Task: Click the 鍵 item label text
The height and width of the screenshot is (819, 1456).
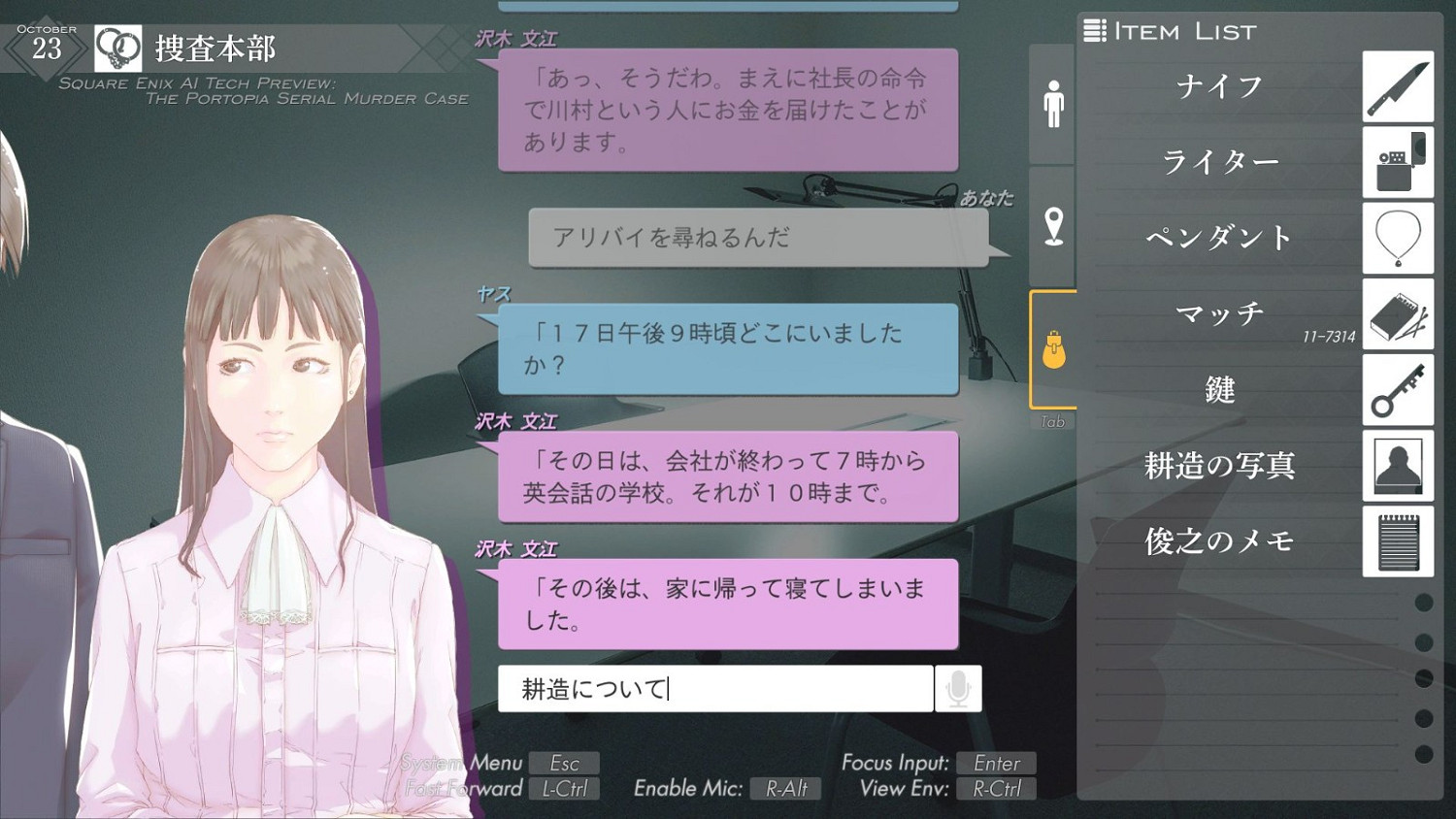Action: (x=1219, y=390)
